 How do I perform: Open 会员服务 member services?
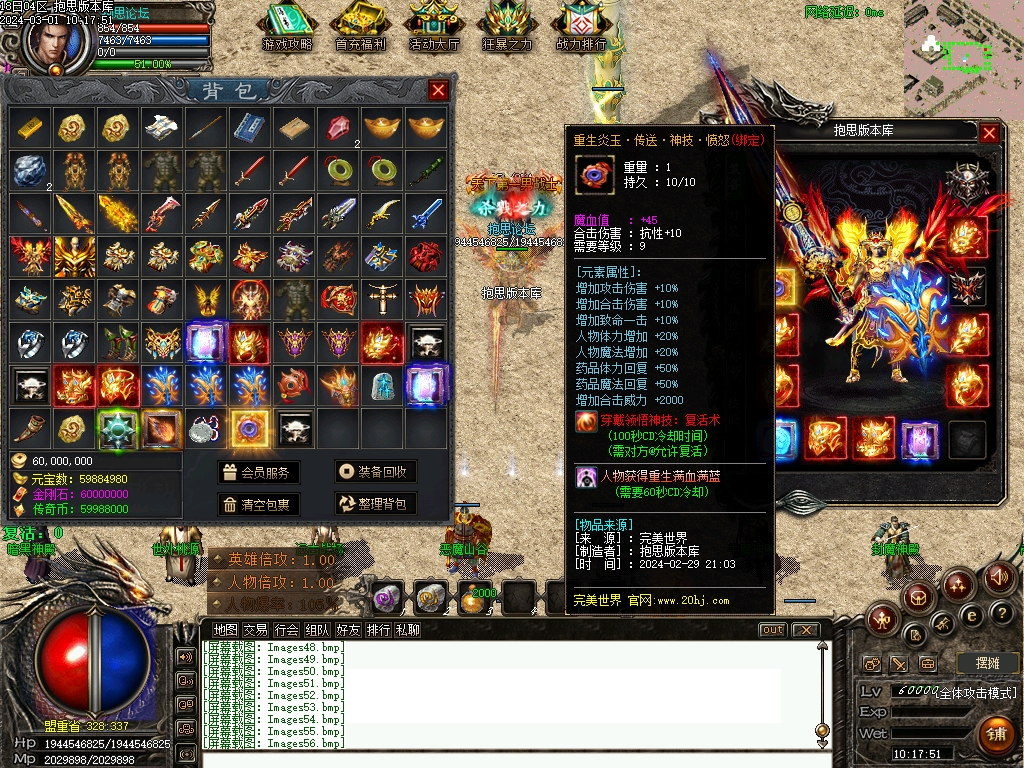pos(259,473)
